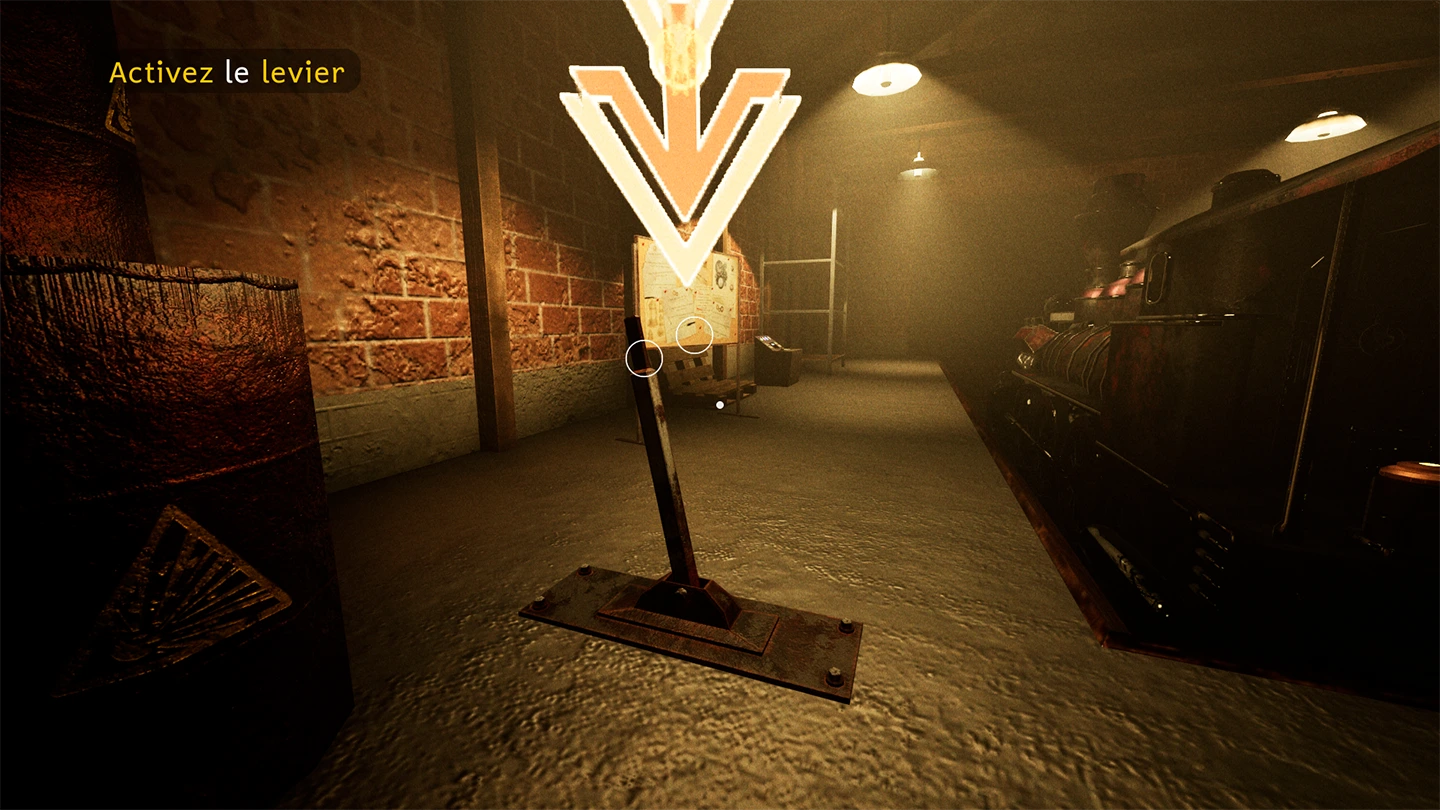Screen dimensions: 1440x810
Task: Flip a switch on the small console
Action: coord(768,340)
